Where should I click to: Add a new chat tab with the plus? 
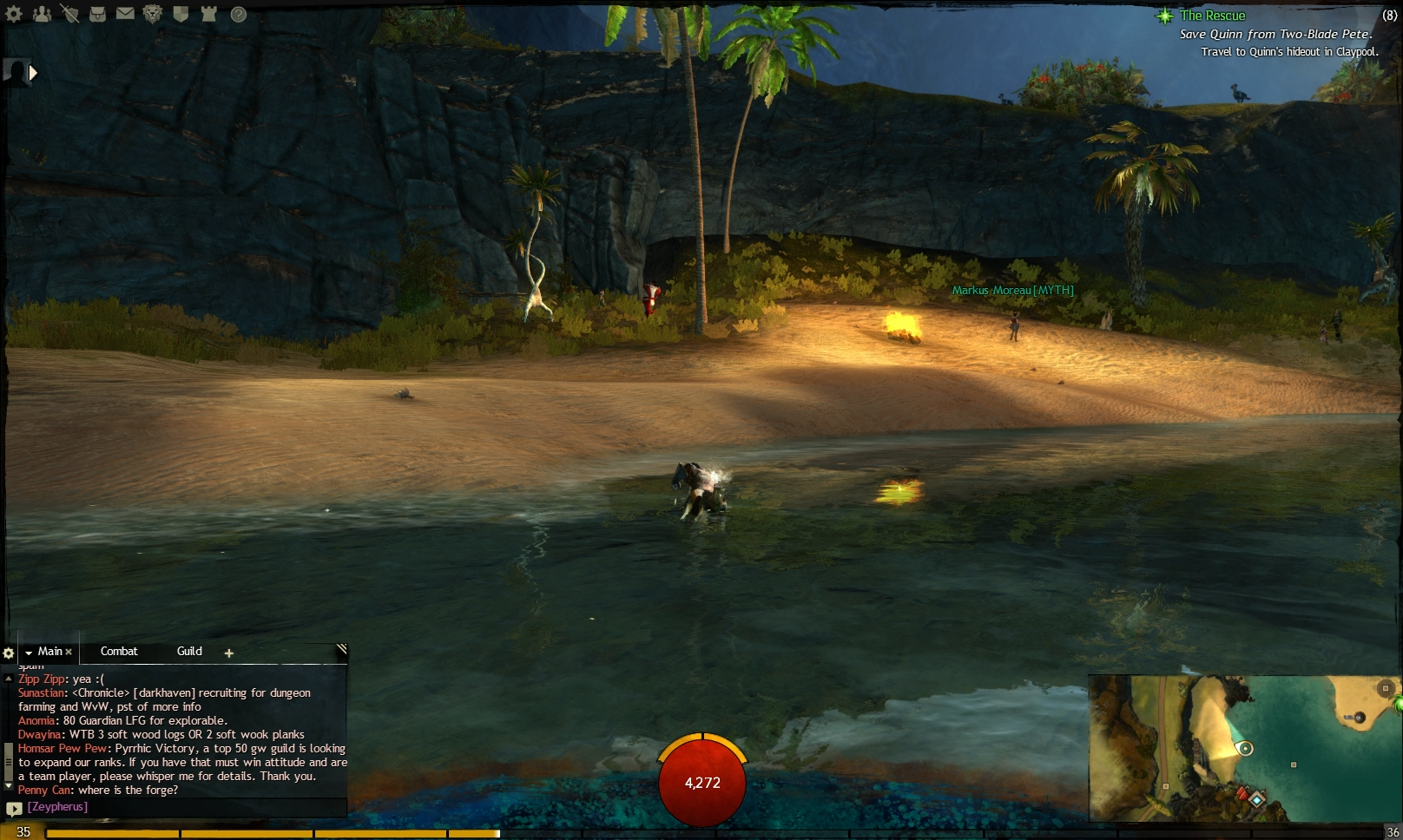point(228,653)
